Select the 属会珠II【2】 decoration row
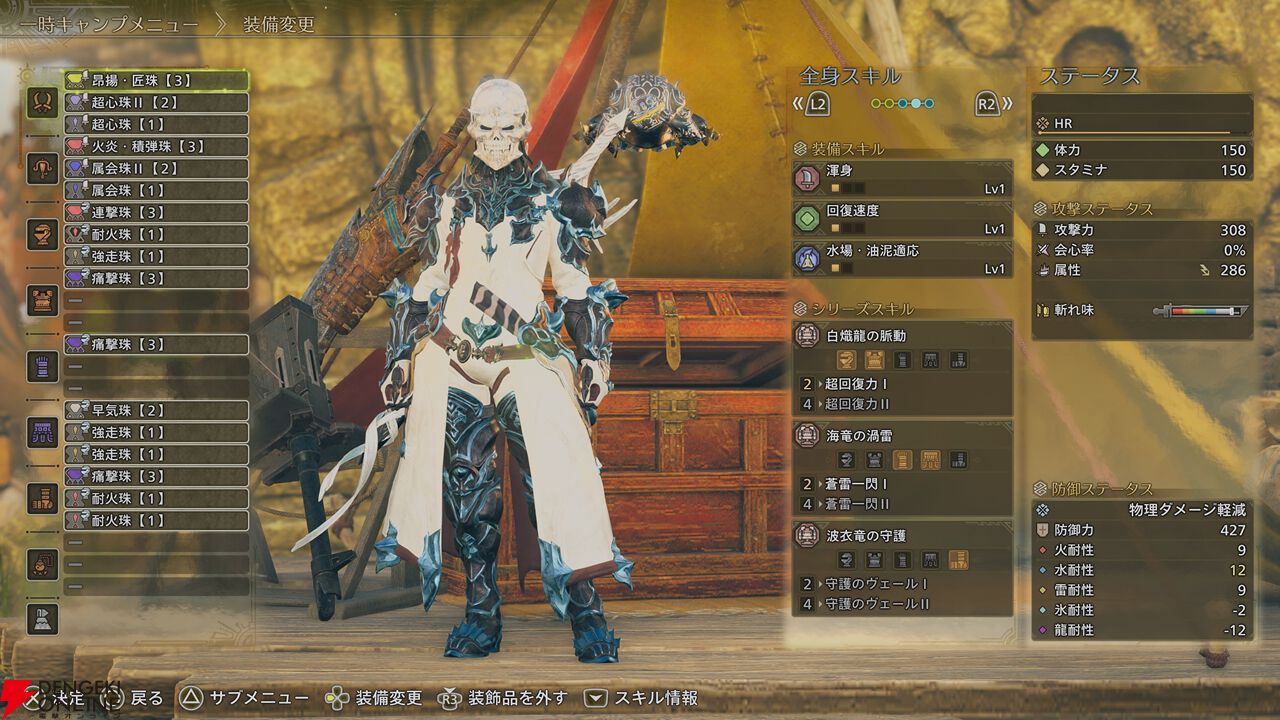This screenshot has height=720, width=1280. click(156, 169)
